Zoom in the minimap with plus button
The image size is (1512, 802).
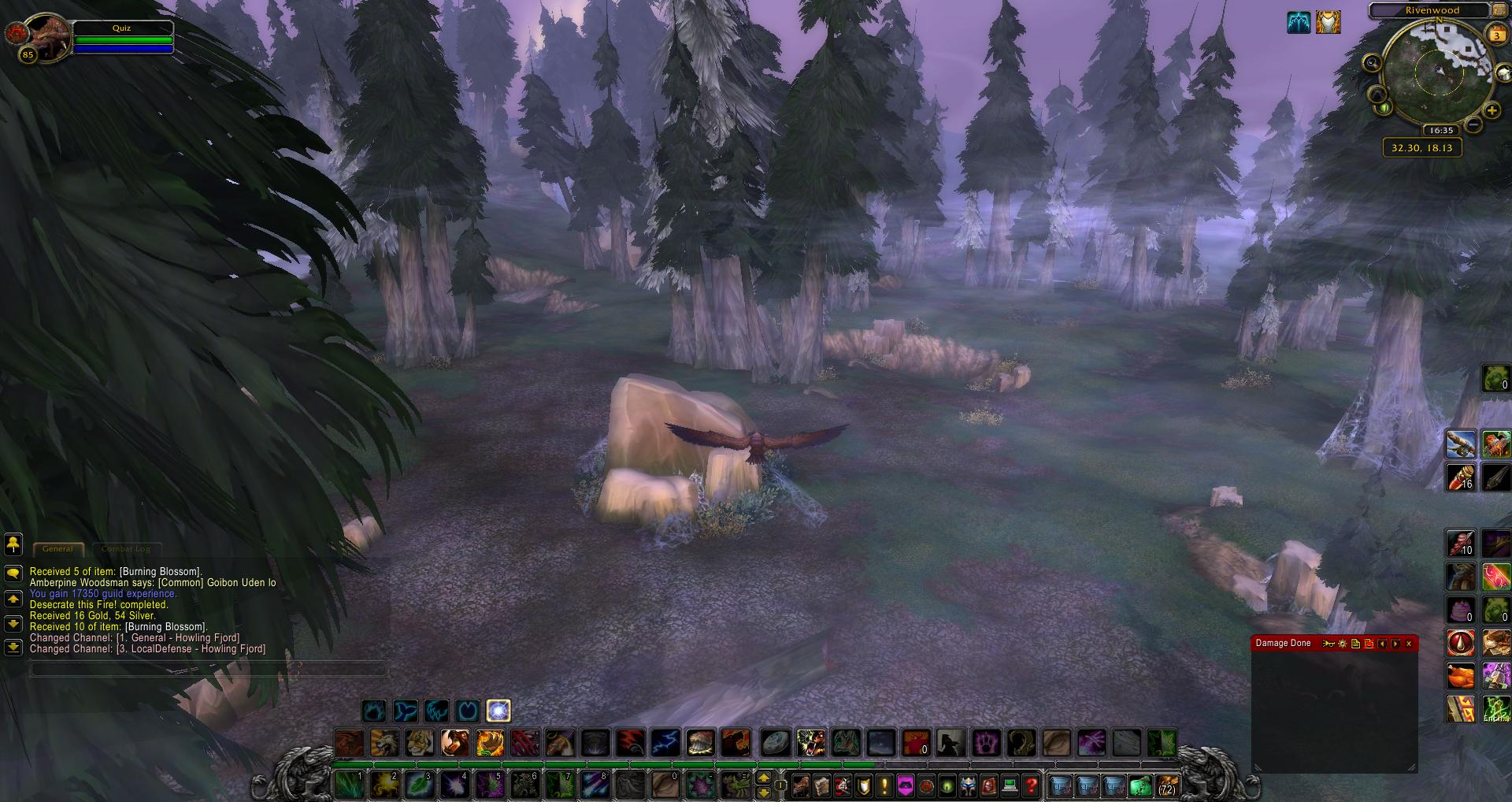[1492, 111]
